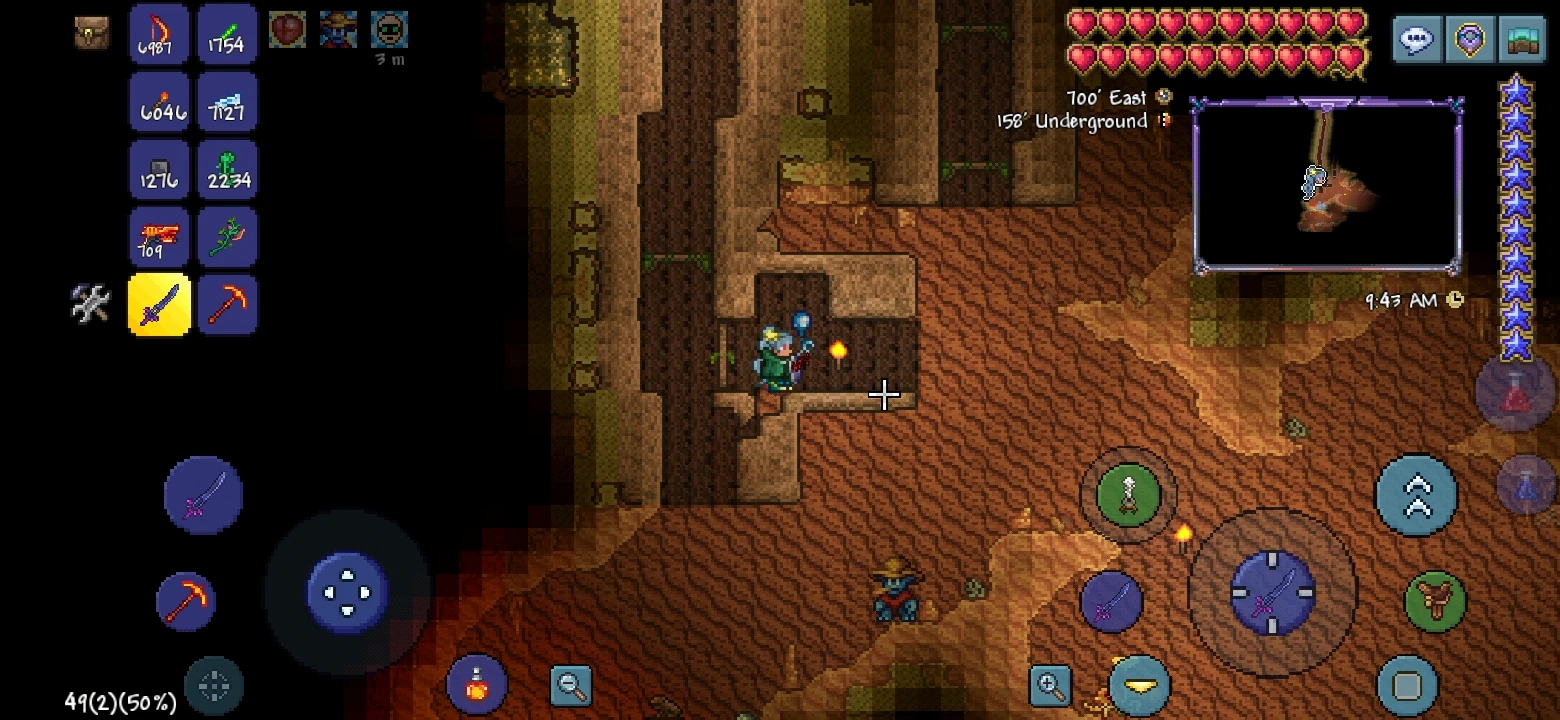
Task: Toggle the yellow triangle control
Action: pos(1137,686)
